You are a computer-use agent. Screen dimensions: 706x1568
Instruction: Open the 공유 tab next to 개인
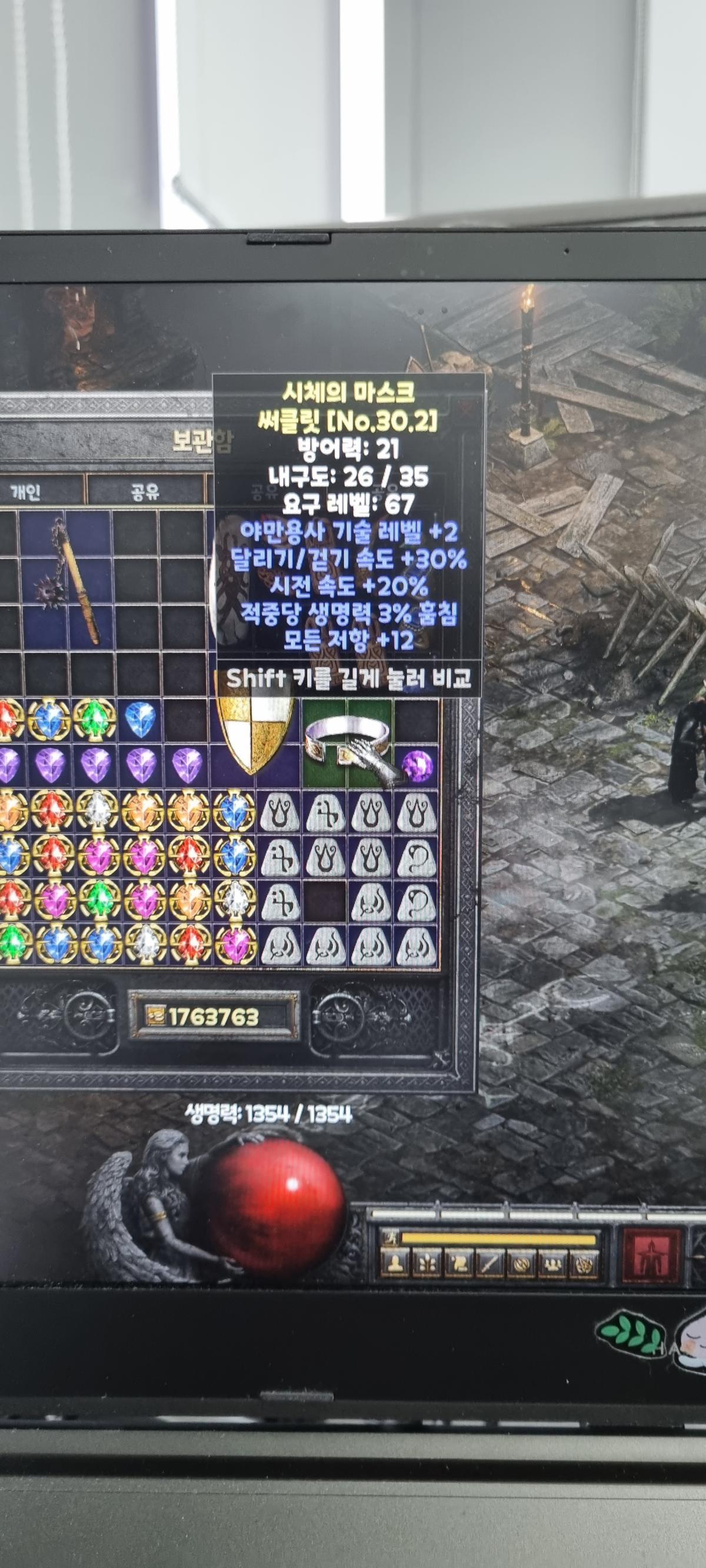point(144,491)
